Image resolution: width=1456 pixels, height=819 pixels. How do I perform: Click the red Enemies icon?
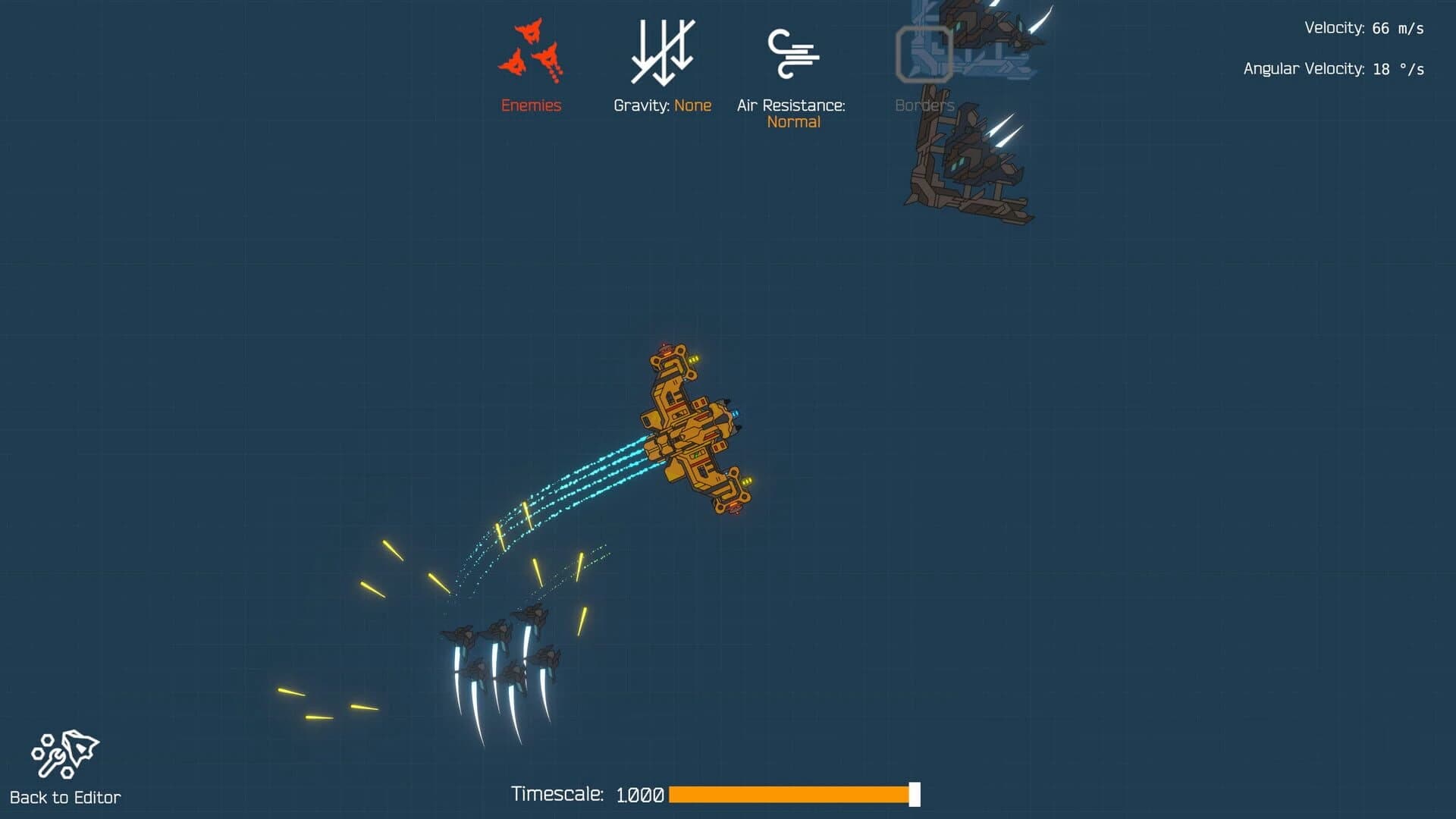click(x=531, y=49)
